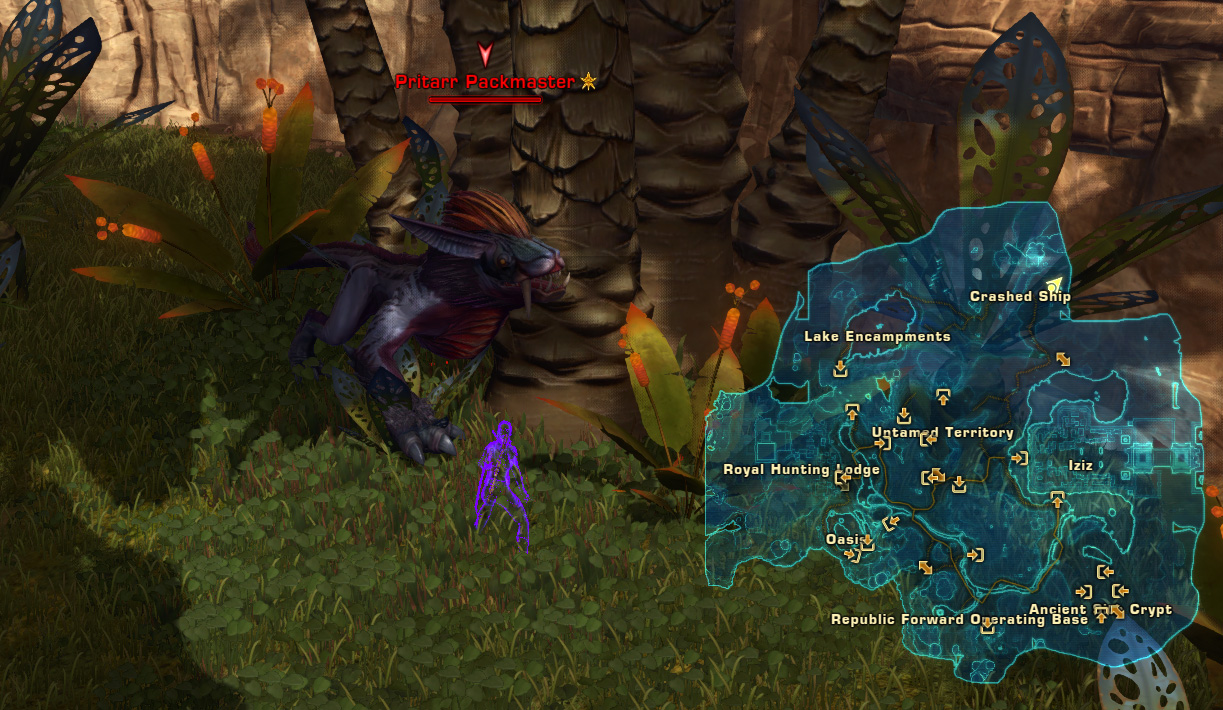The height and width of the screenshot is (710, 1223).
Task: Click the Republic Forward Operating Base label
Action: click(x=959, y=620)
